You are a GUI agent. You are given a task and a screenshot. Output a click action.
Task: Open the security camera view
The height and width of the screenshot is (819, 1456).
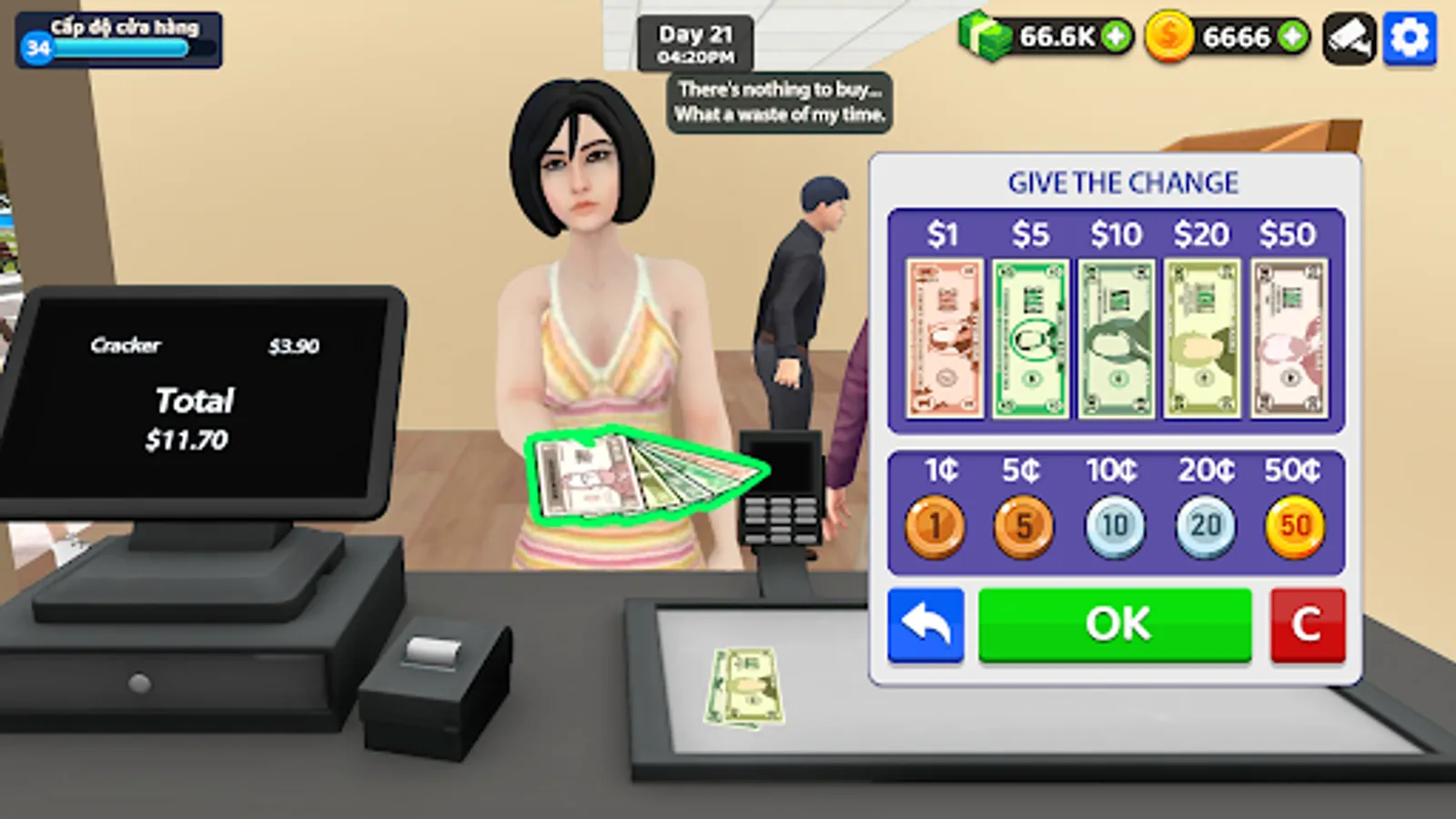tap(1349, 38)
